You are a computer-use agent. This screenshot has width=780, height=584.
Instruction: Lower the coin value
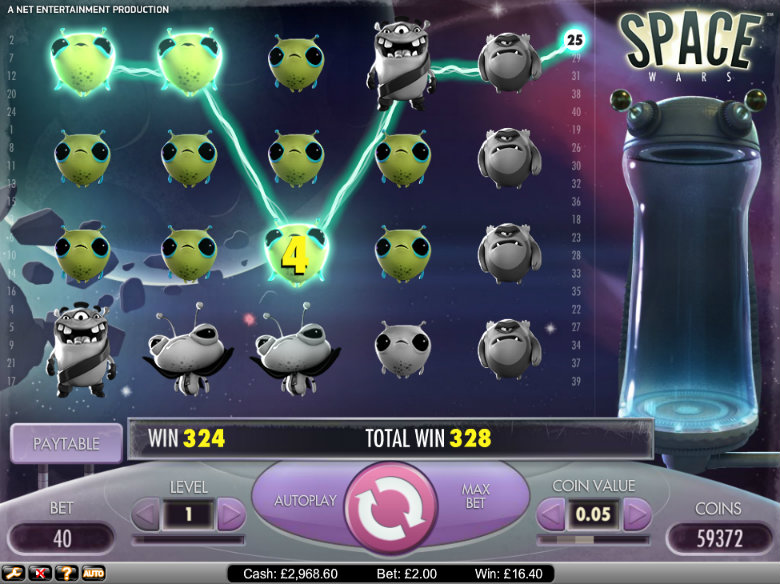(x=552, y=515)
